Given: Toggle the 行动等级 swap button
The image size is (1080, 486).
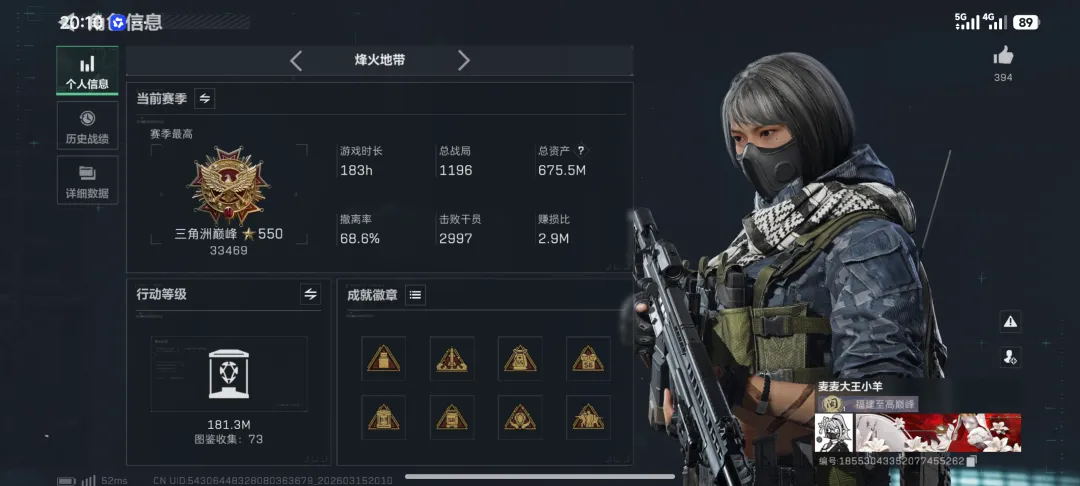Looking at the screenshot, I should coord(310,294).
